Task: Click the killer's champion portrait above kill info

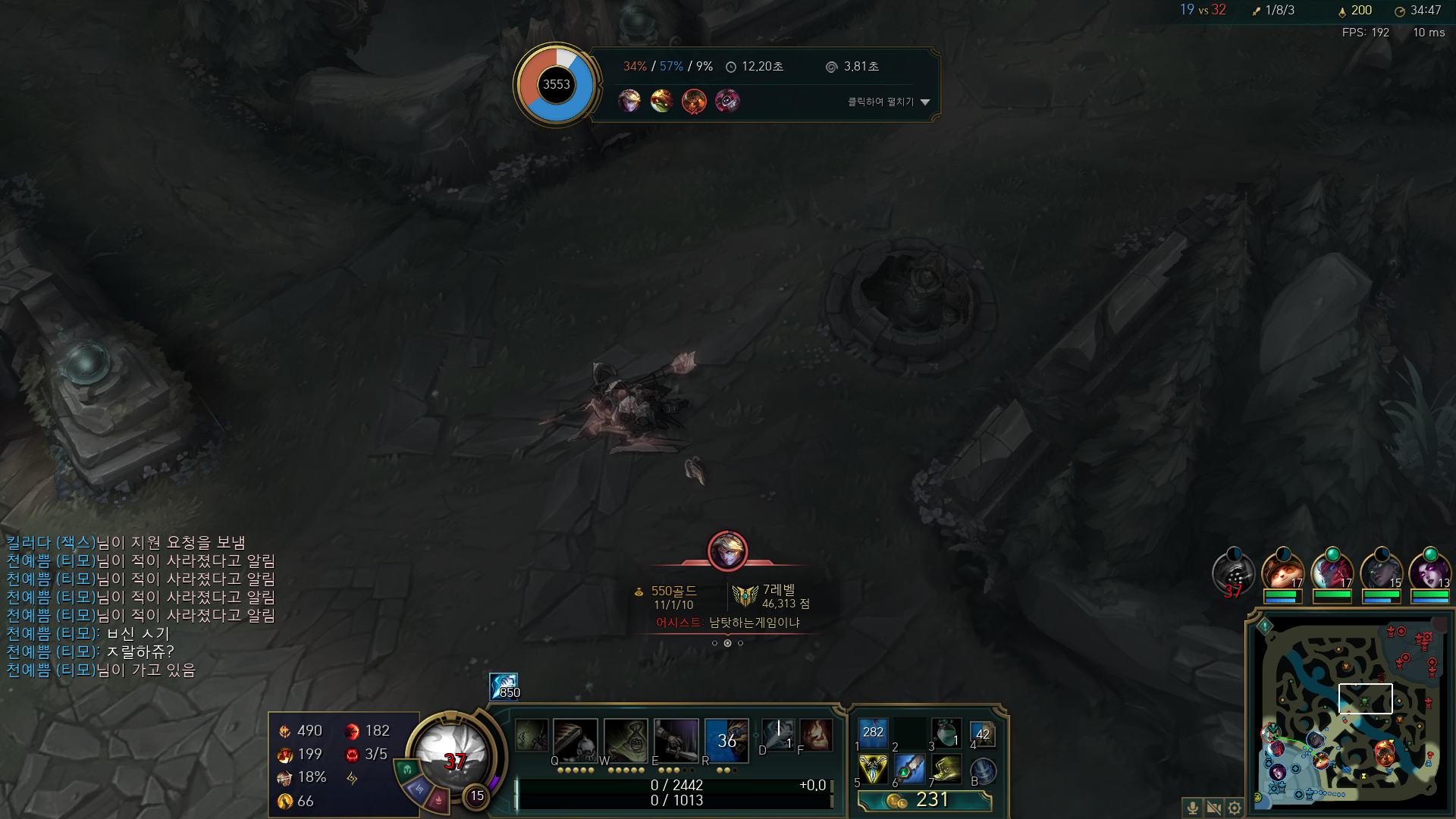Action: pos(727,551)
